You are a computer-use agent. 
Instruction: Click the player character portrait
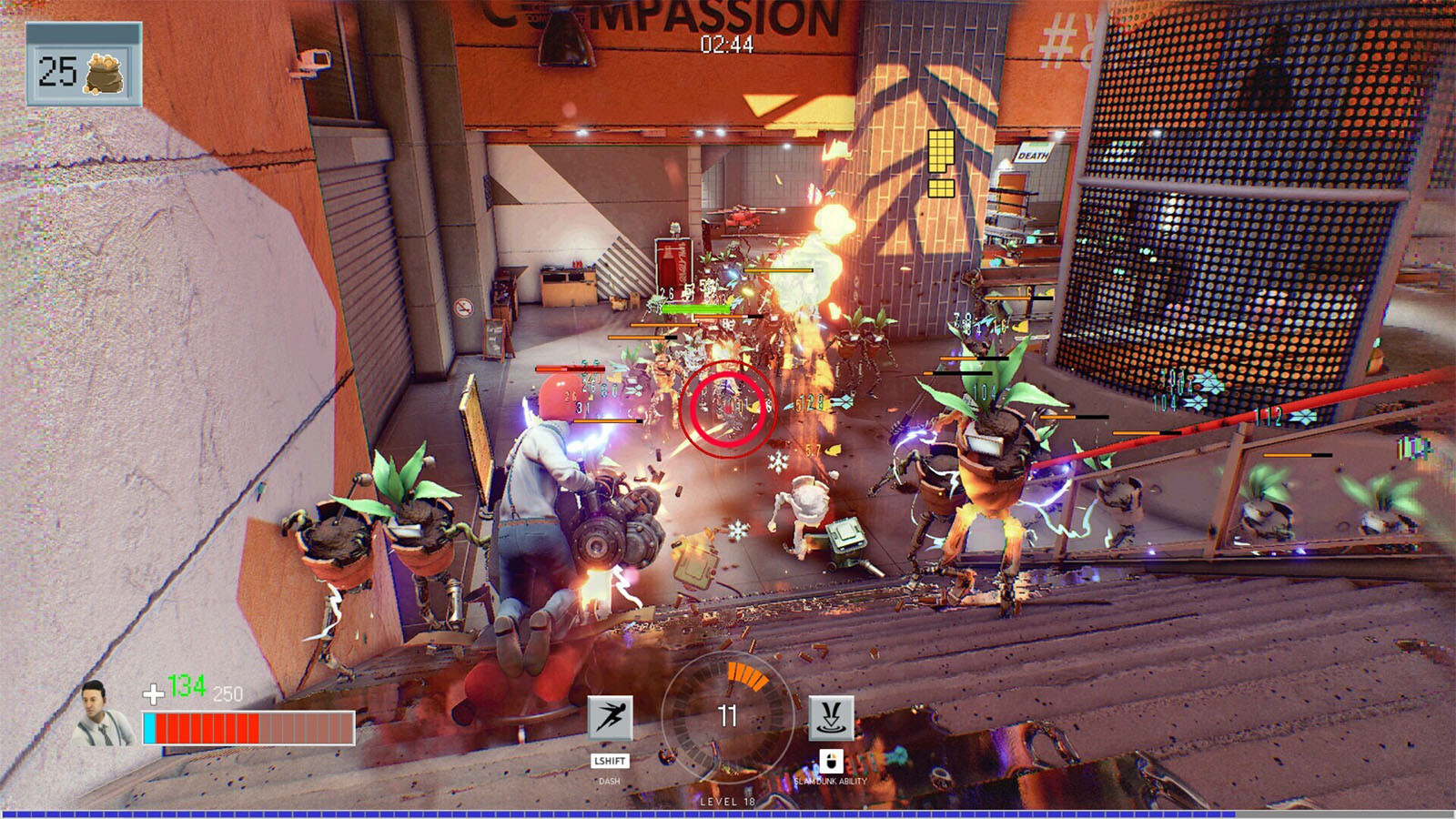point(102,713)
